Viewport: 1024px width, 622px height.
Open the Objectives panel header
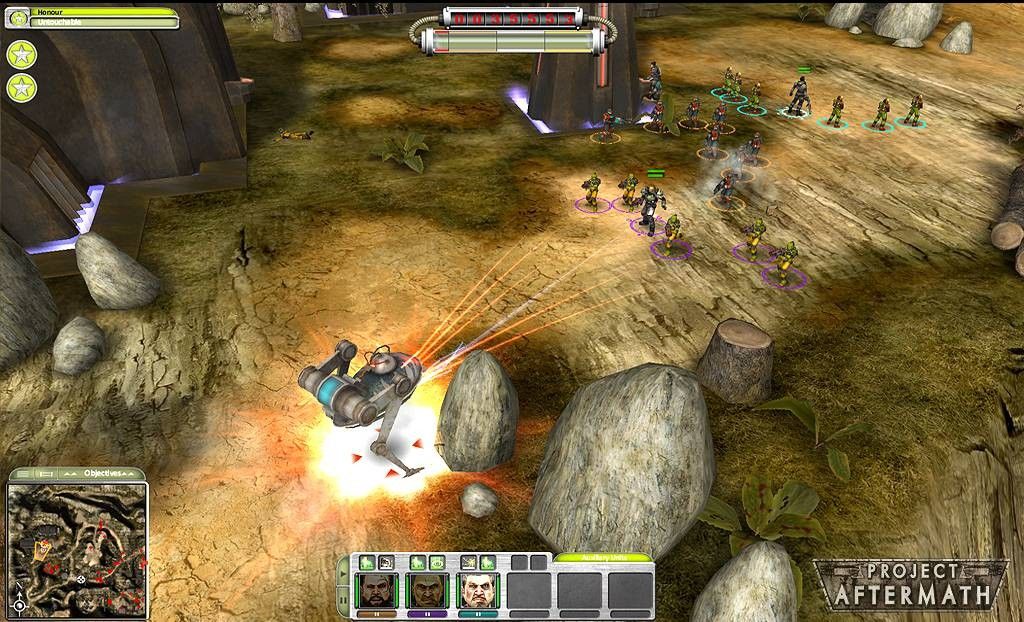[x=102, y=473]
